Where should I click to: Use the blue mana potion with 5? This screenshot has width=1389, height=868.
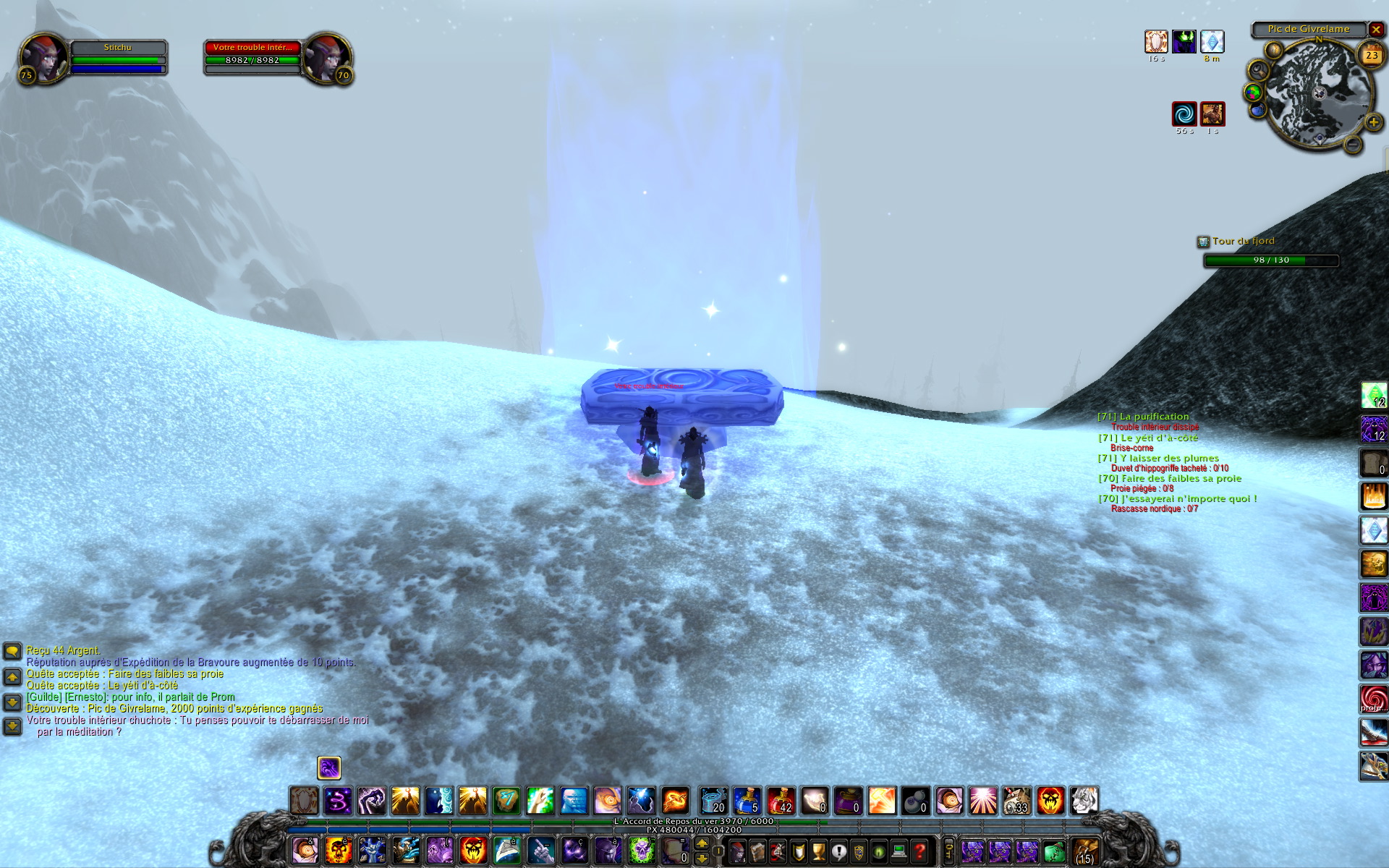point(747,801)
